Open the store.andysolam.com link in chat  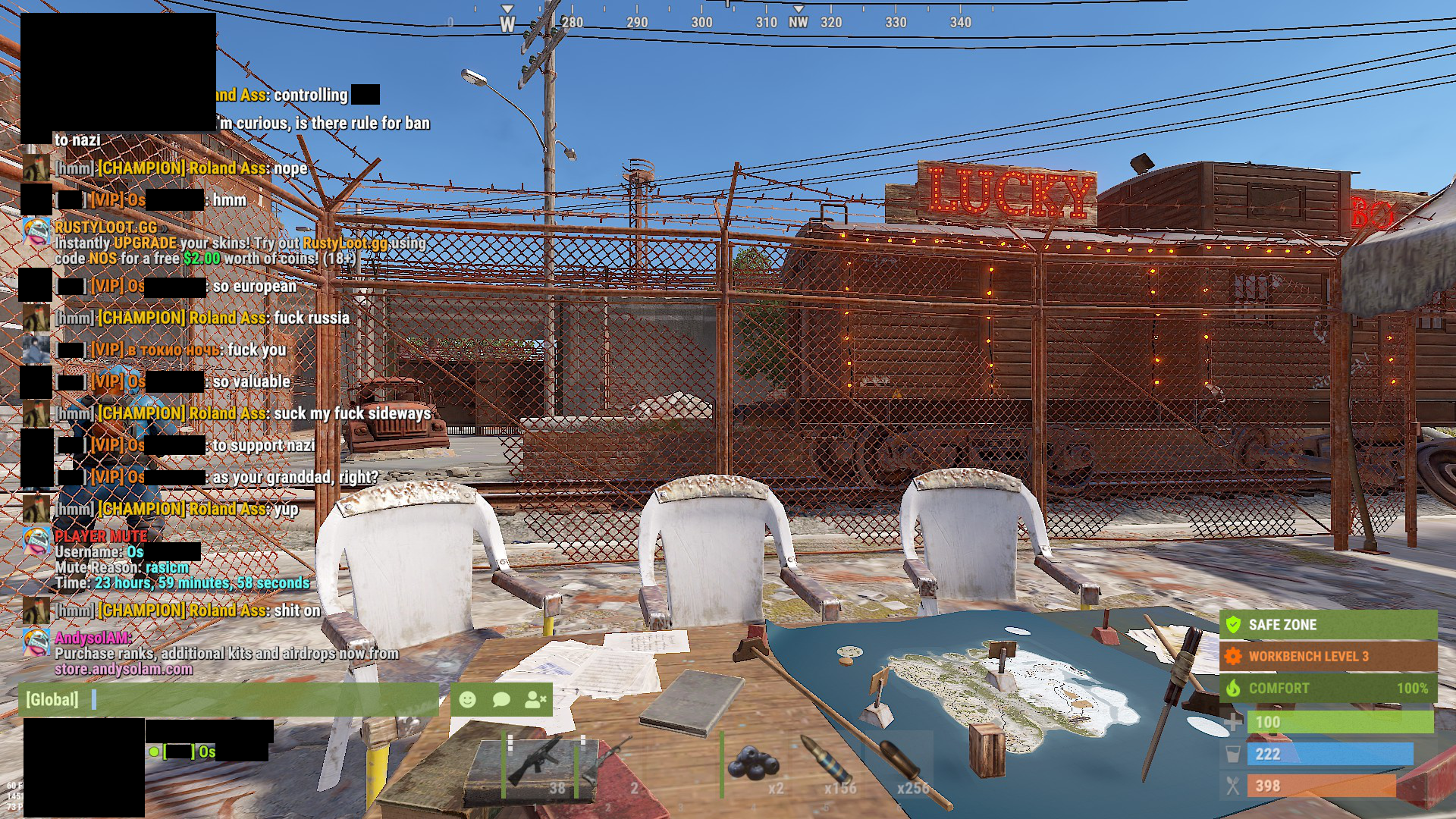(124, 669)
